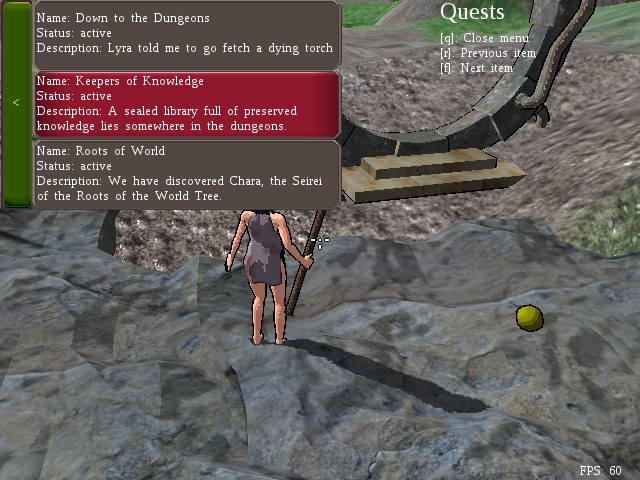Viewport: 640px width, 480px height.
Task: Select the Down to the Dungeons quest
Action: [187, 34]
